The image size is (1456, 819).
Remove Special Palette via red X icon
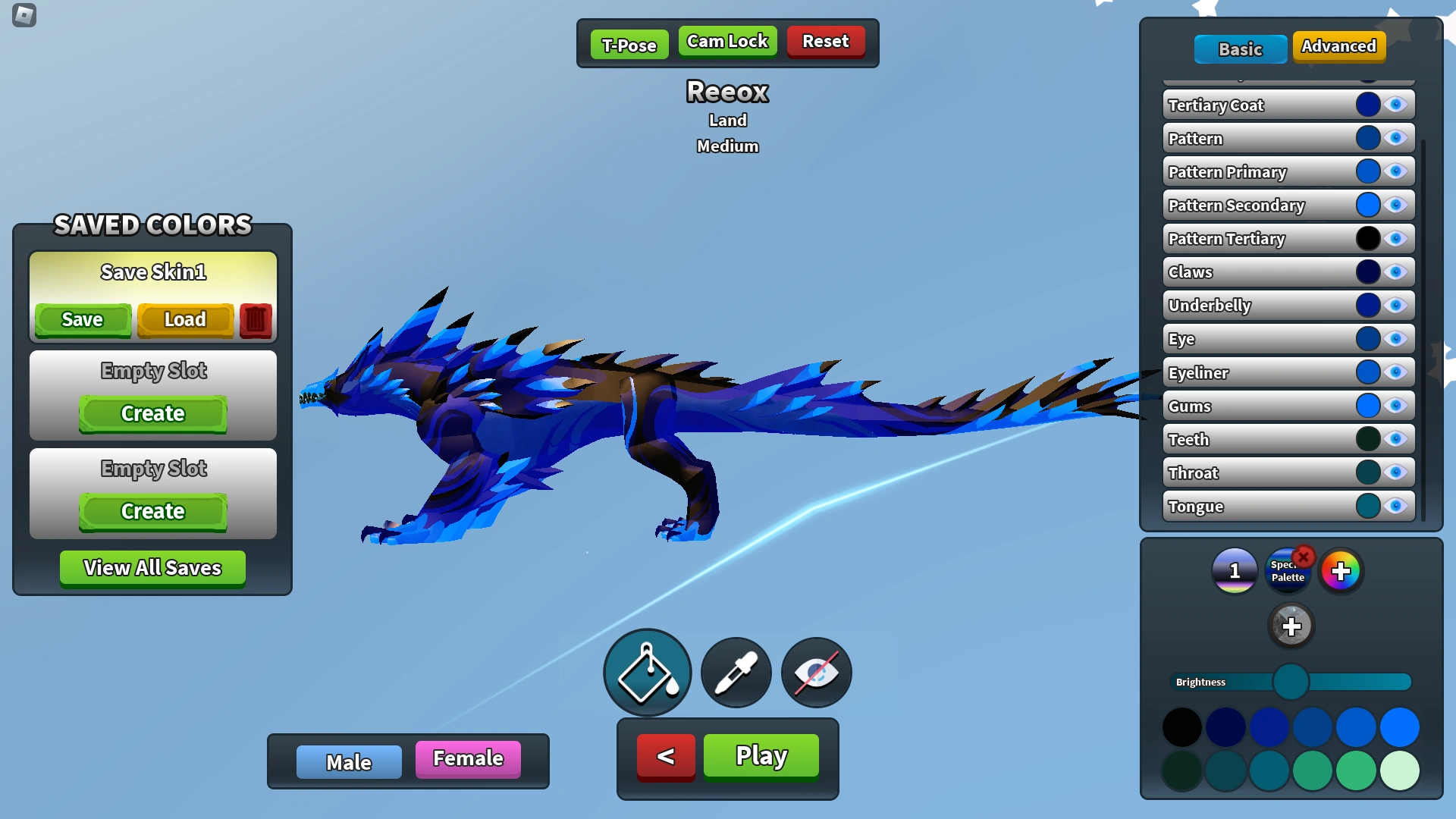coord(1304,558)
